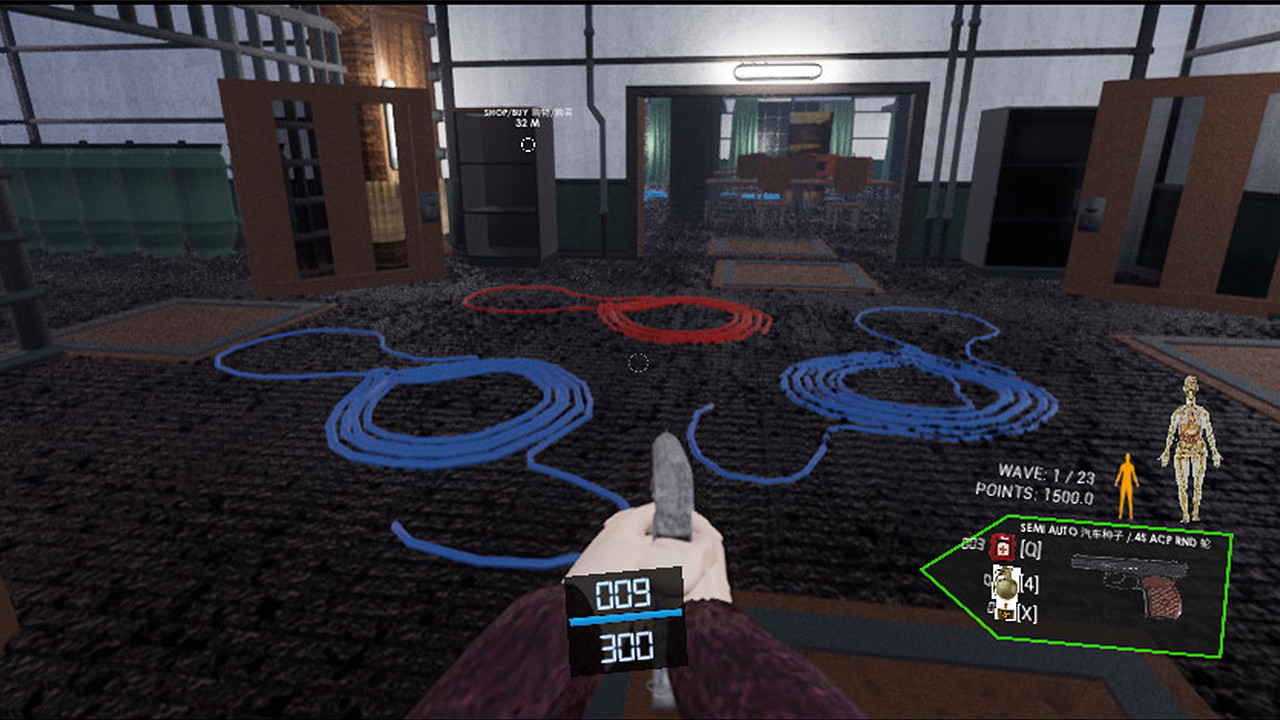Image resolution: width=1280 pixels, height=720 pixels.
Task: Click the orange player stance figure
Action: click(1125, 483)
